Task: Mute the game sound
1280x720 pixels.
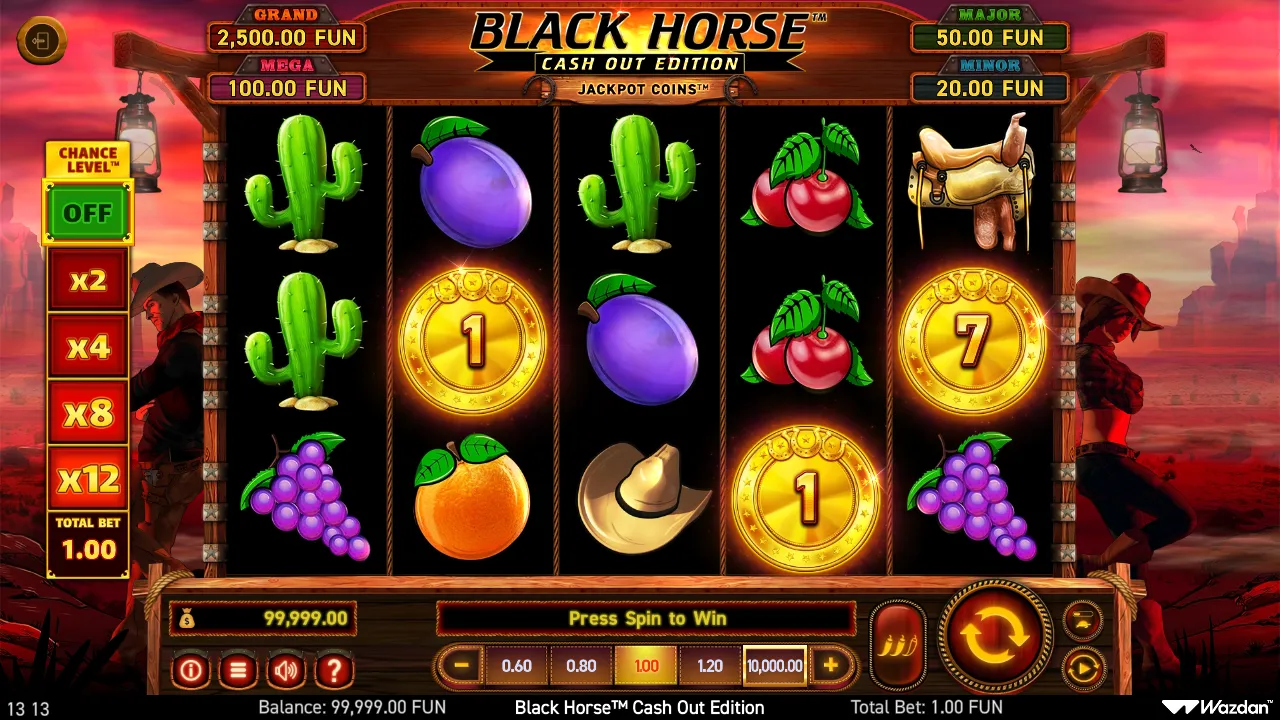Action: [285, 671]
